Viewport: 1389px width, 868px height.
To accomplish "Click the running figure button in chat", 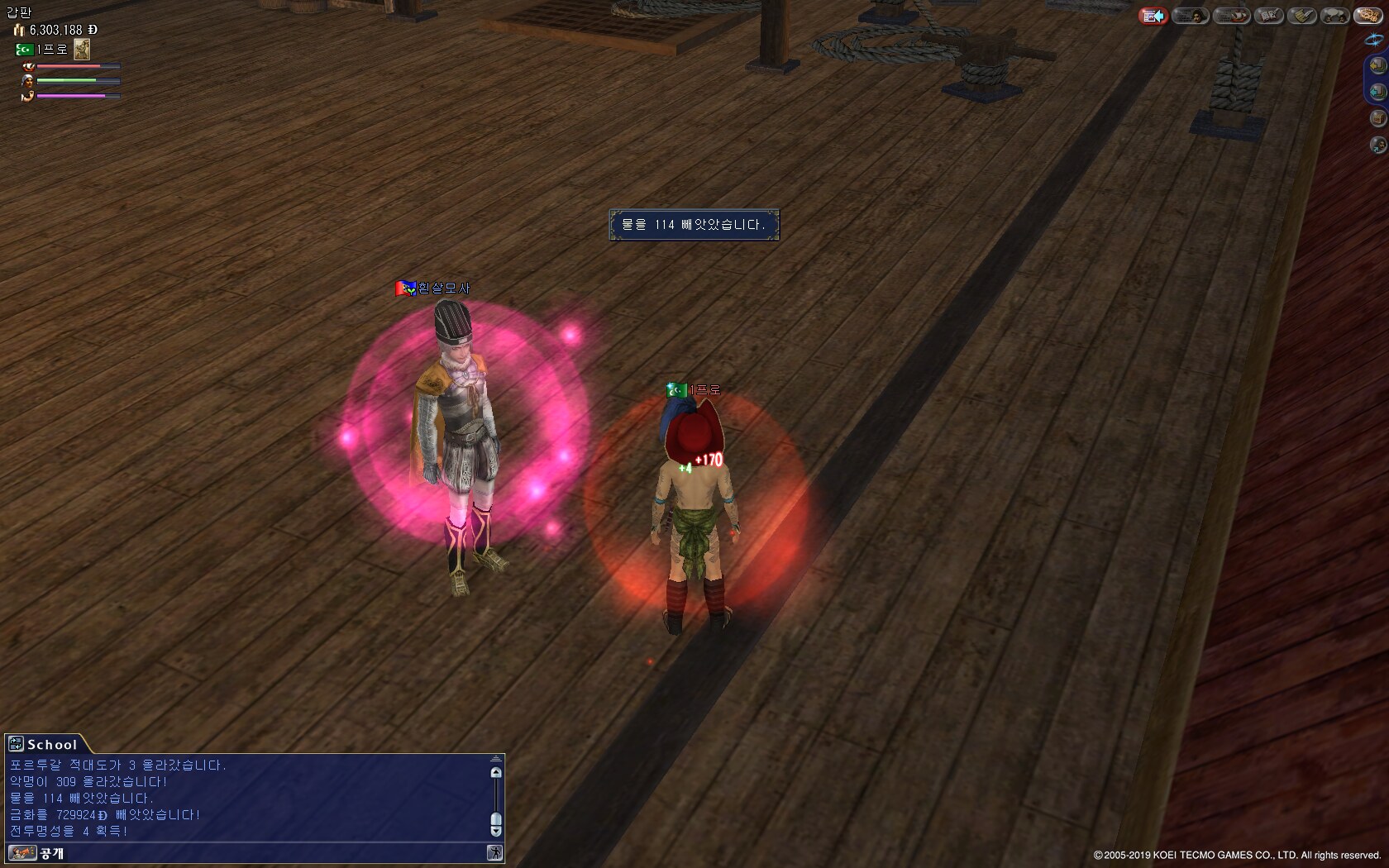I will click(494, 852).
